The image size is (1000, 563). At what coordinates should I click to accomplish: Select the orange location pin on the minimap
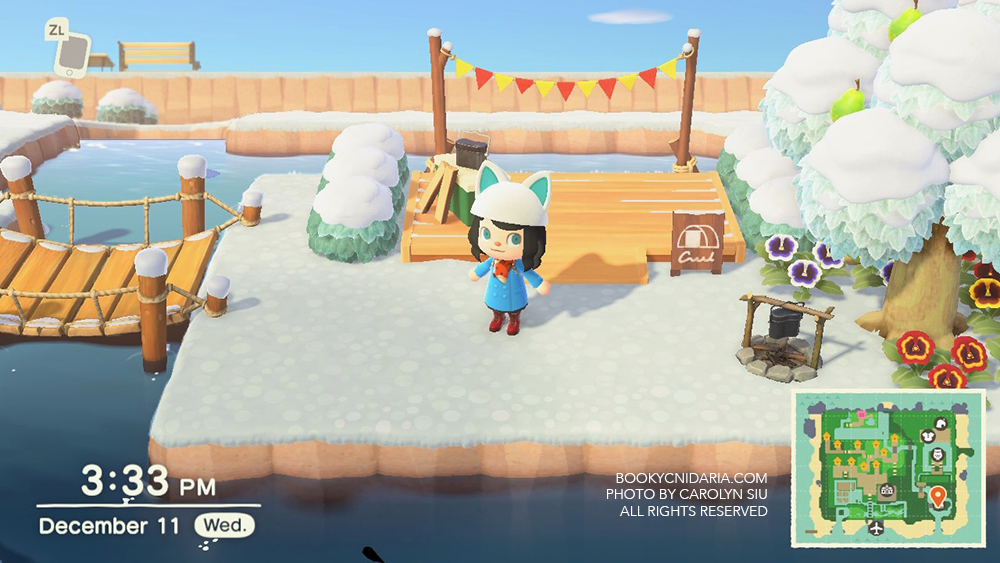[937, 496]
